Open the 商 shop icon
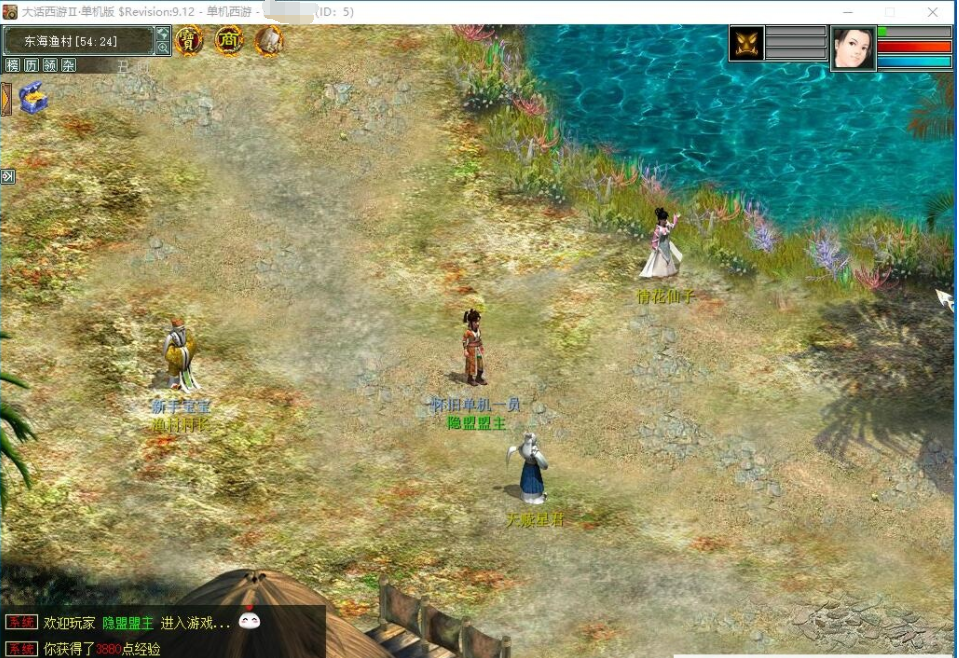Image resolution: width=959 pixels, height=658 pixels. pyautogui.click(x=229, y=41)
